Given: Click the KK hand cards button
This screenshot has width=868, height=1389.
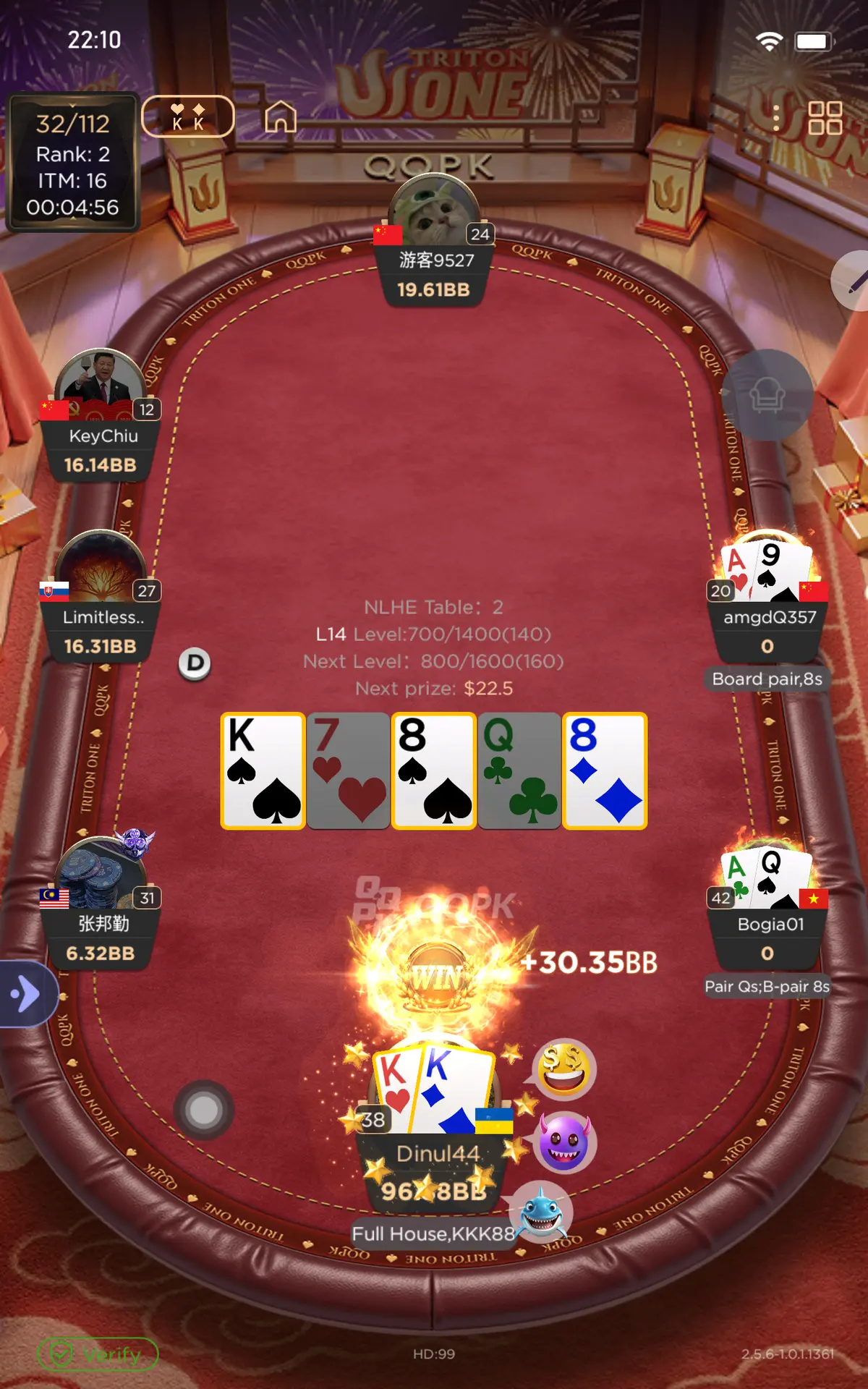Looking at the screenshot, I should (x=188, y=116).
